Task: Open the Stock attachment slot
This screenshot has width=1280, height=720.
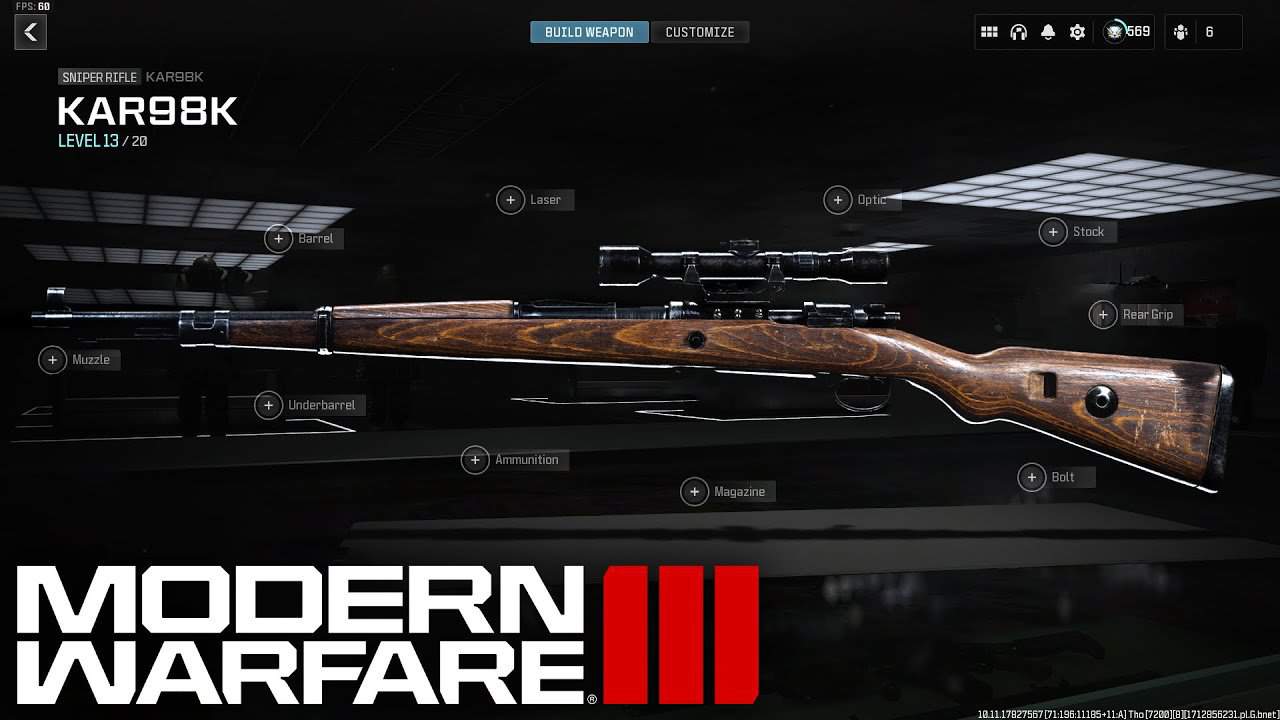Action: pyautogui.click(x=1053, y=232)
